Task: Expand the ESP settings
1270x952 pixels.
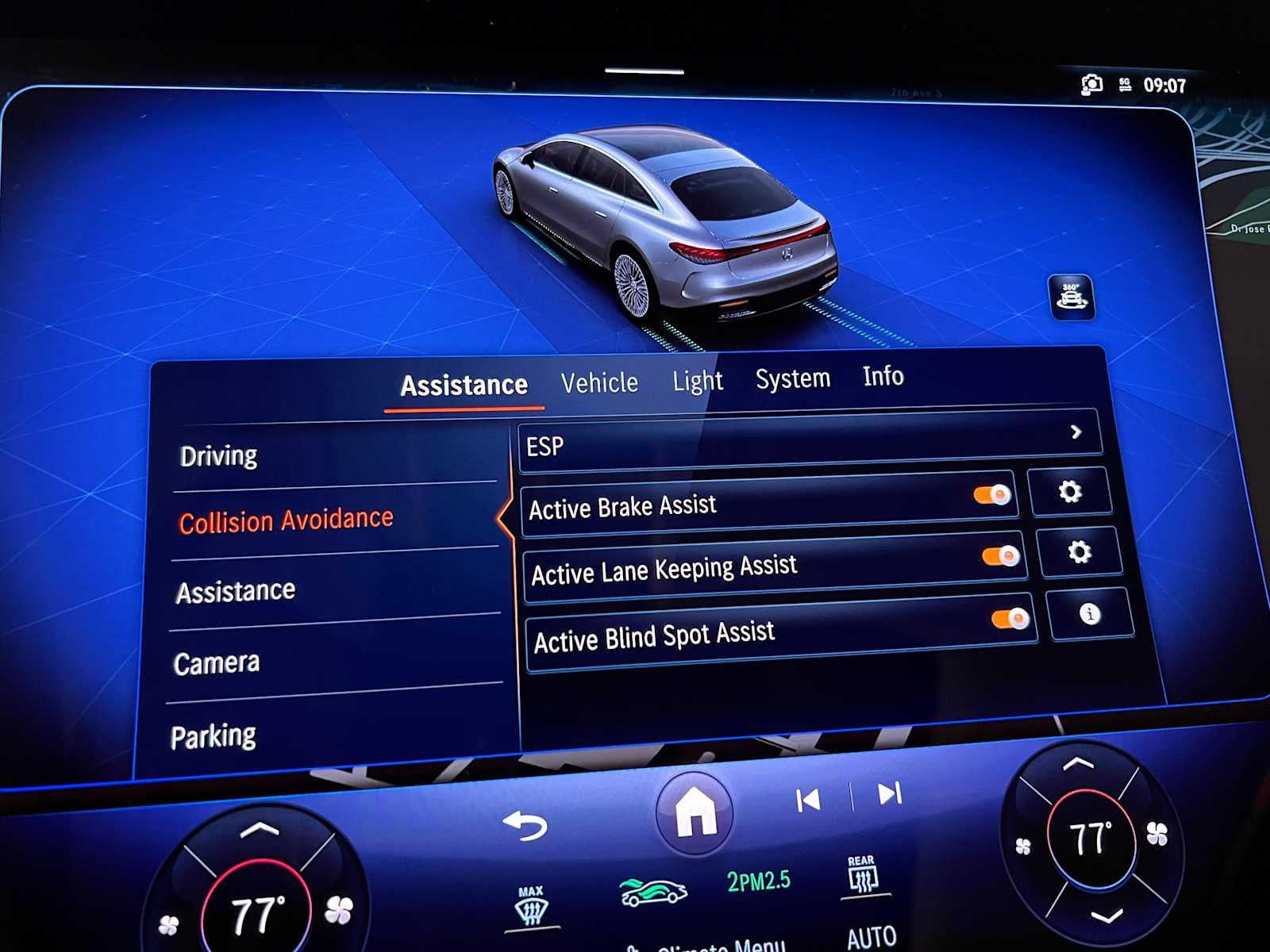Action: coord(1077,432)
